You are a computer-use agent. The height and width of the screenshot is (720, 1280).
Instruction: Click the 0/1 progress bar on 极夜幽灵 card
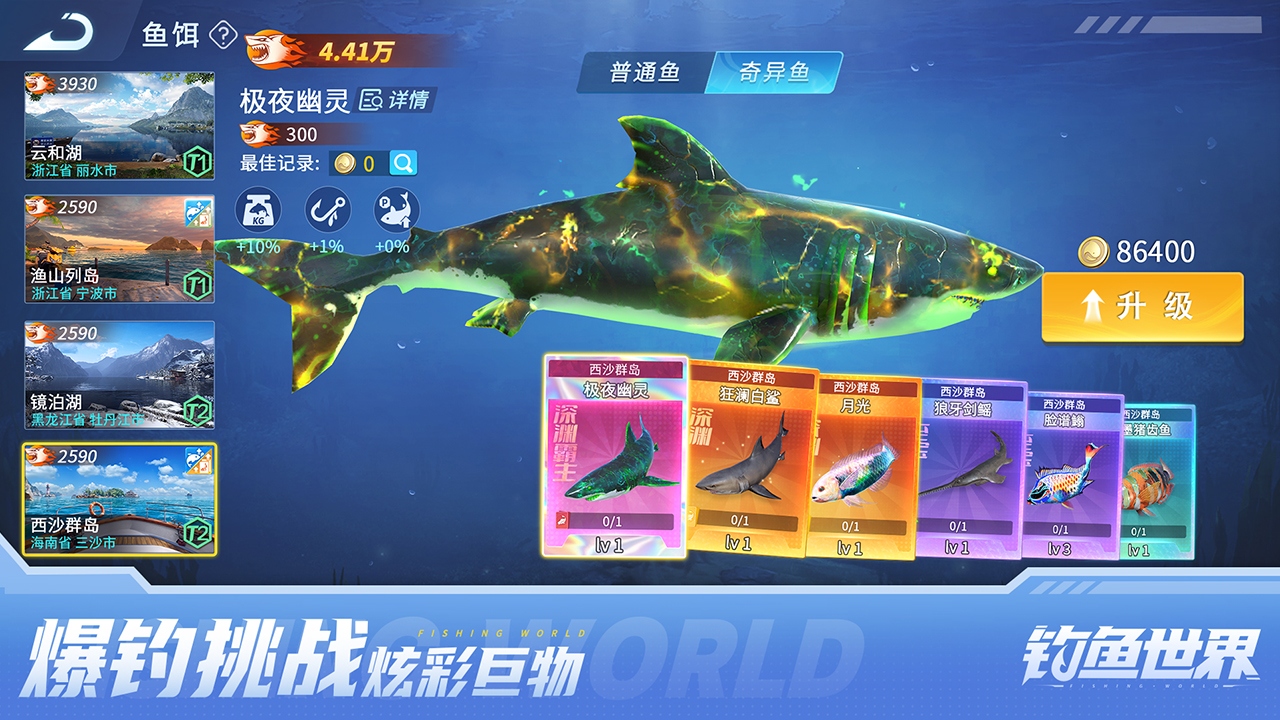click(x=614, y=519)
